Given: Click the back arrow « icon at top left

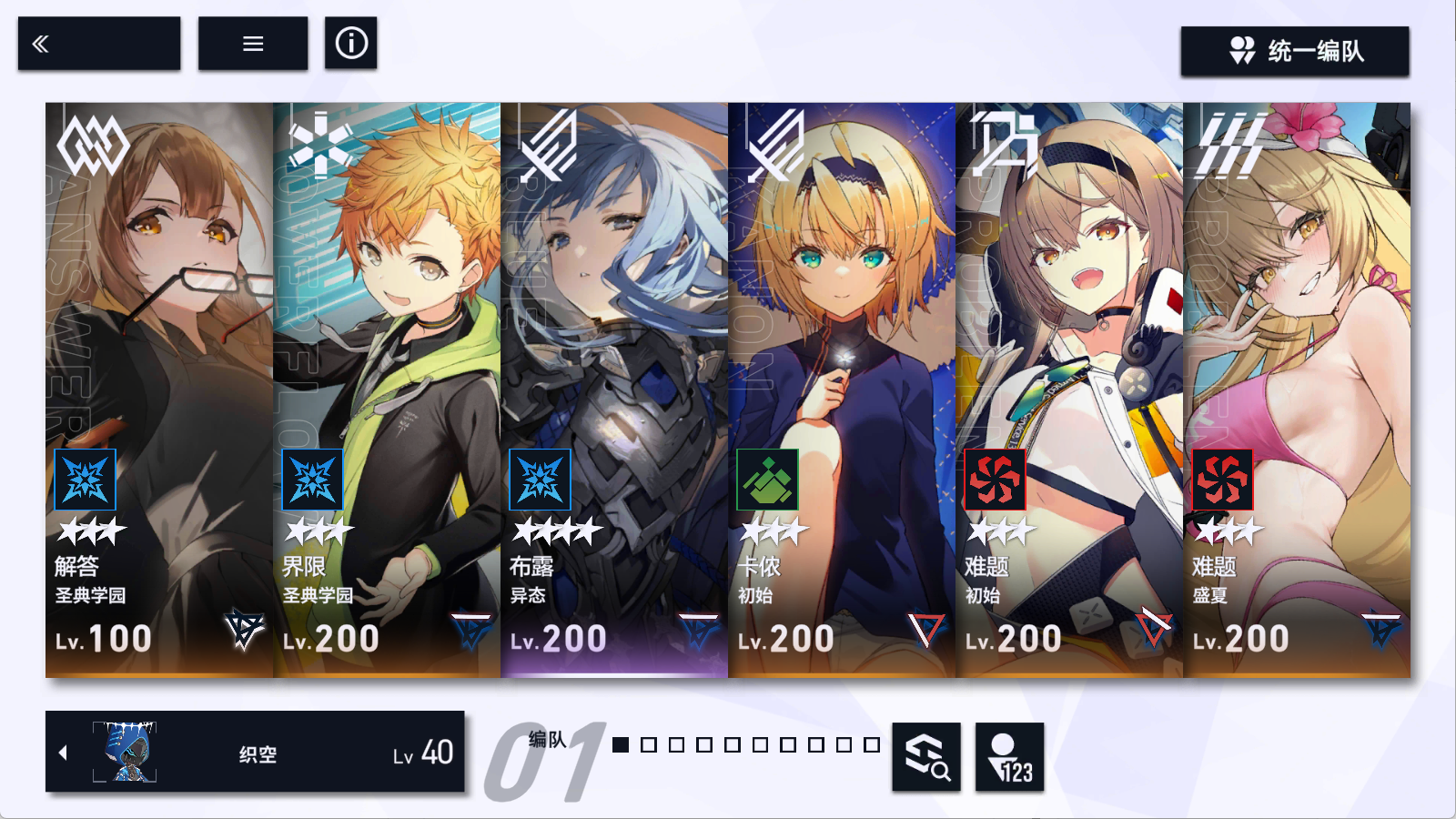Looking at the screenshot, I should 40,42.
